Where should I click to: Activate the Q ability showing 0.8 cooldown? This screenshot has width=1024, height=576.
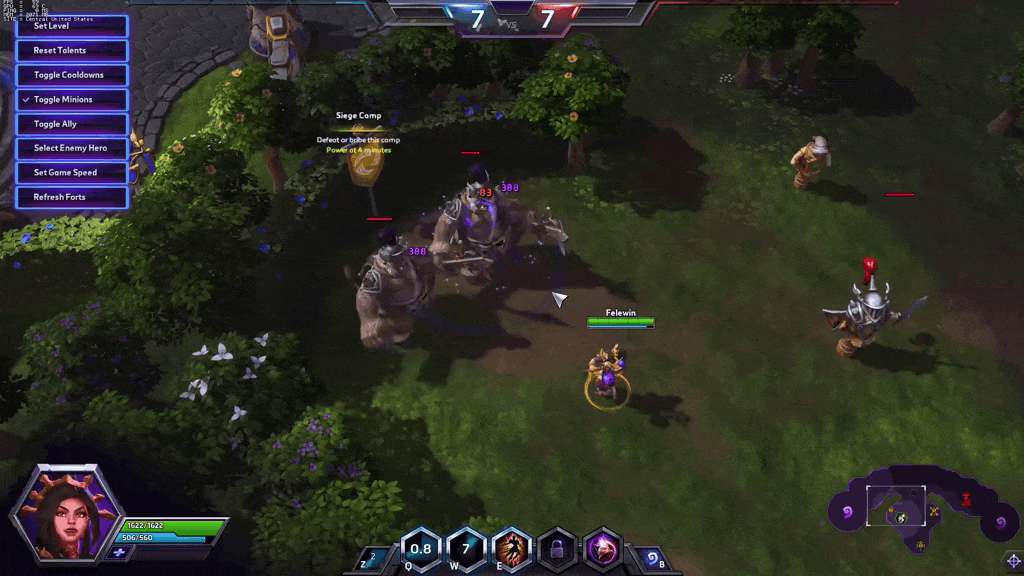click(x=421, y=548)
